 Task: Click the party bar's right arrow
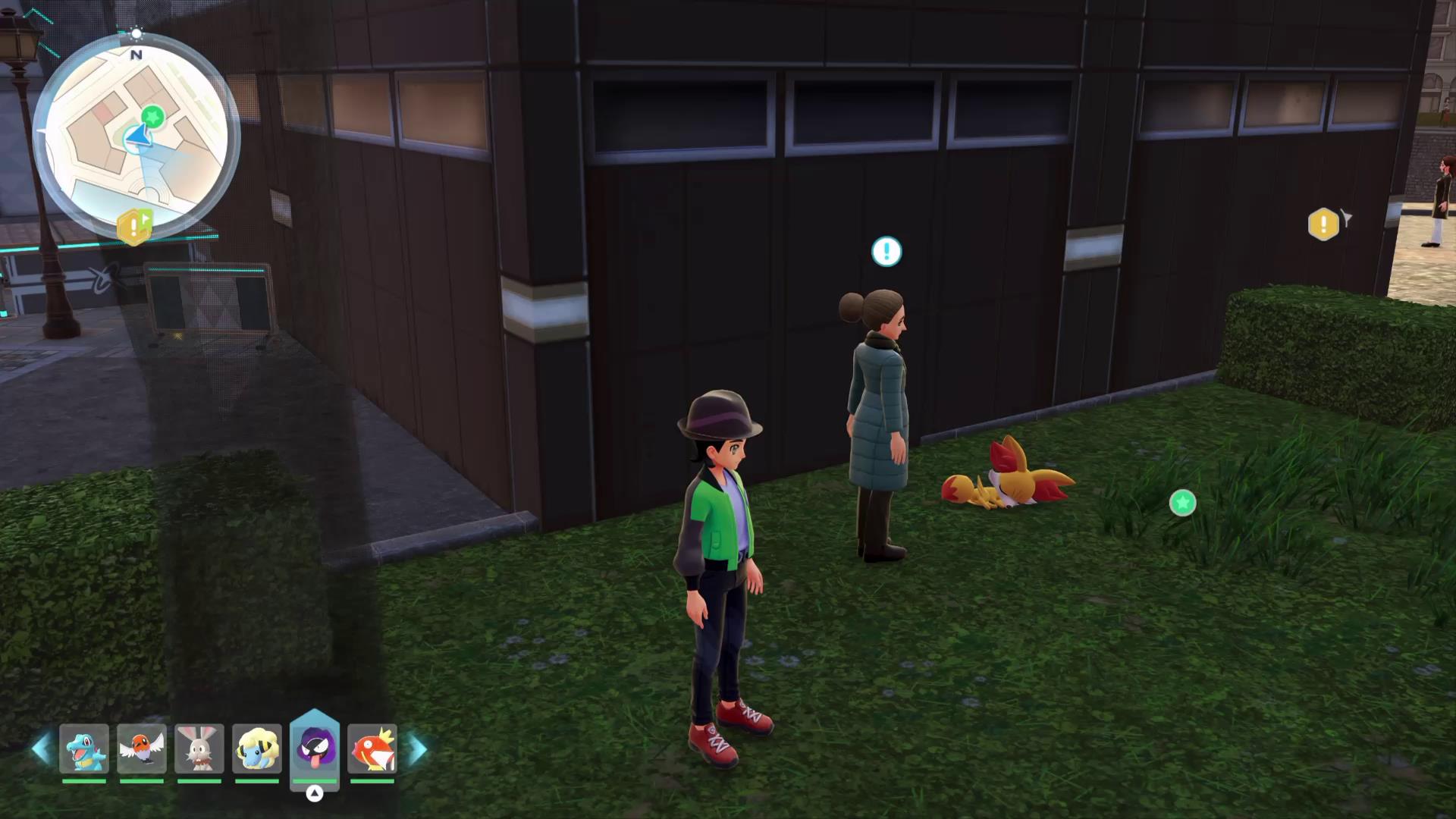pyautogui.click(x=418, y=749)
